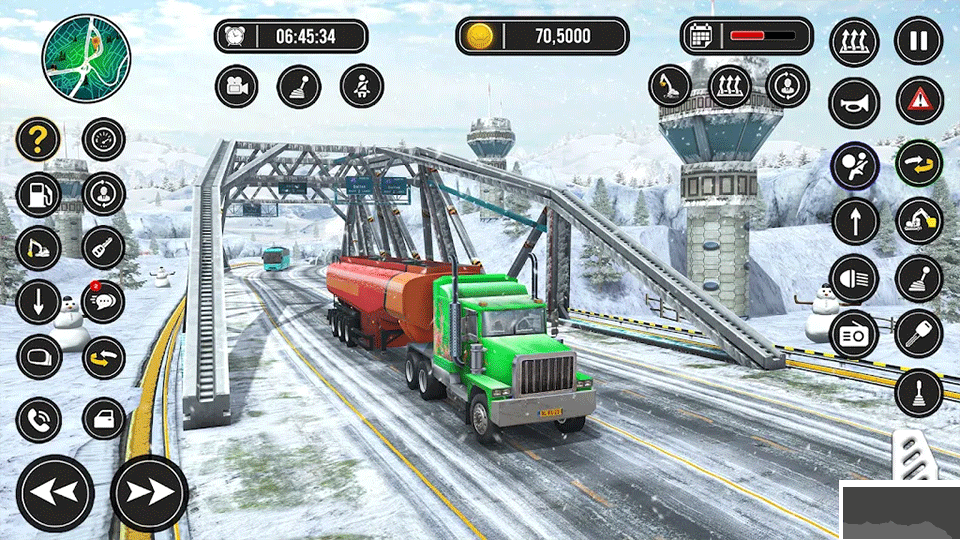Image resolution: width=960 pixels, height=540 pixels.
Task: Click the upward arrow button
Action: [x=854, y=221]
